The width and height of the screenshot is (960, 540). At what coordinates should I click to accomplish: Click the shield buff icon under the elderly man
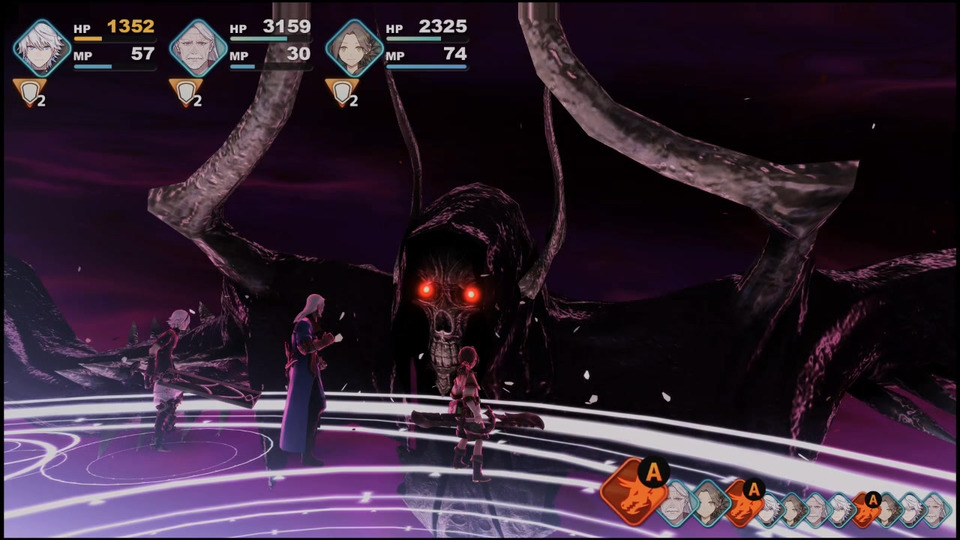pyautogui.click(x=184, y=93)
